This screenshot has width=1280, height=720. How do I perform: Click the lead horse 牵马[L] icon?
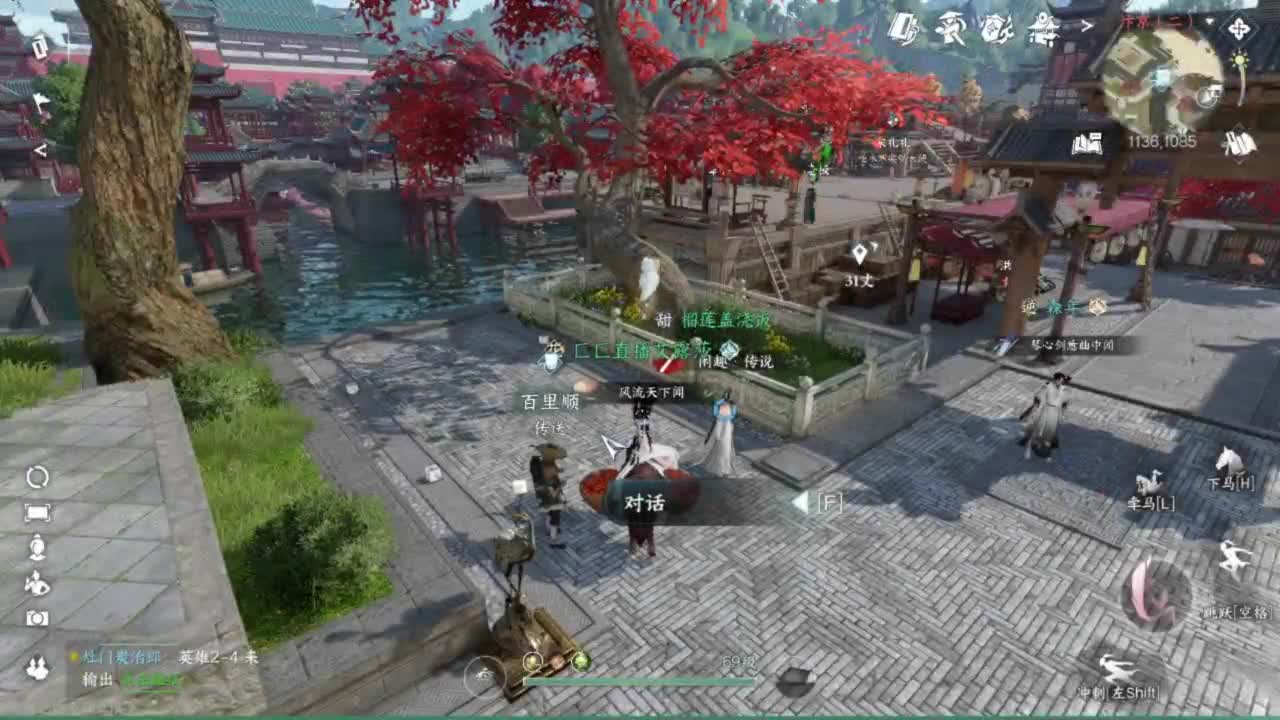pos(1151,480)
